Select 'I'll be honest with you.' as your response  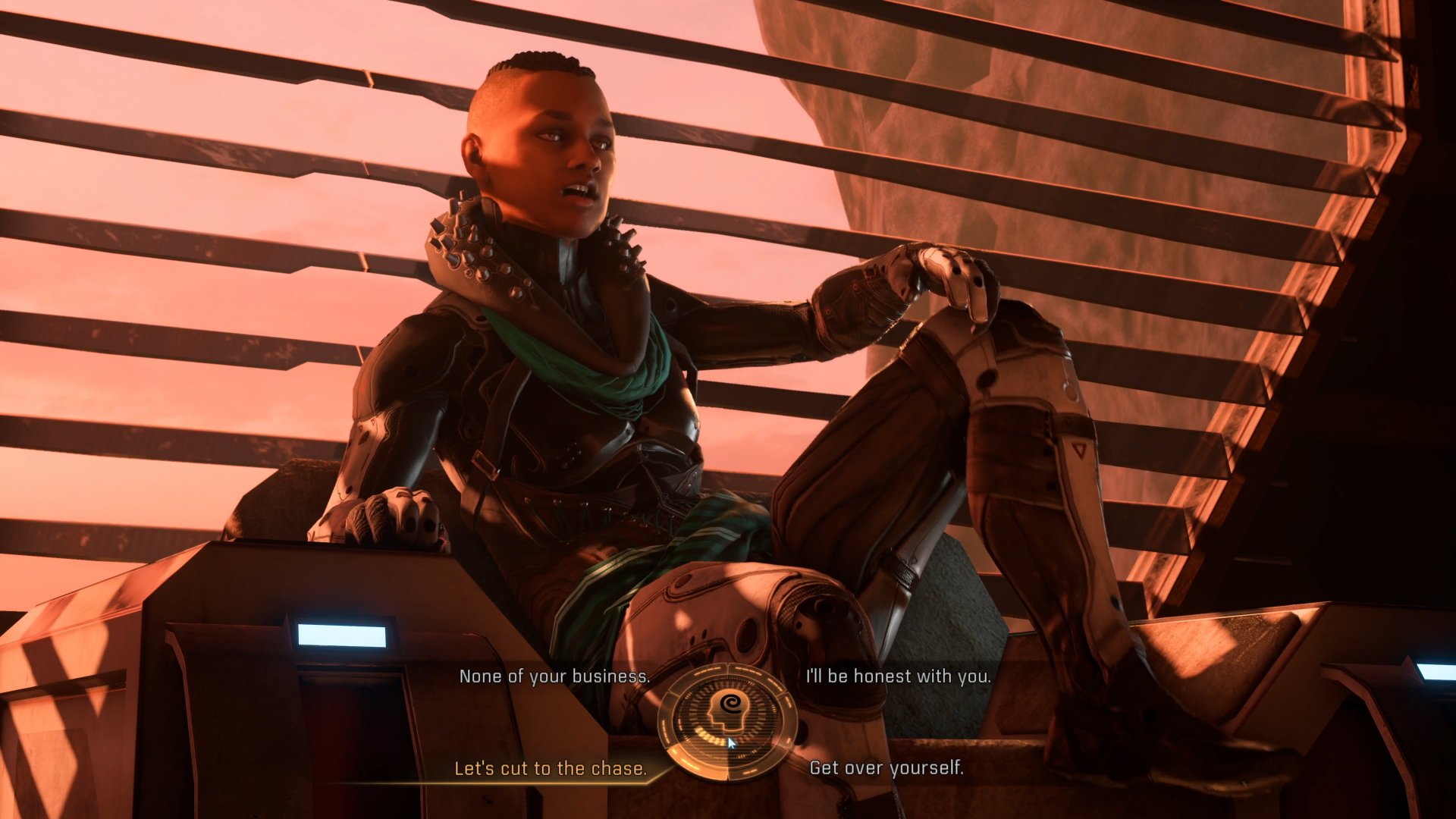[x=898, y=677]
